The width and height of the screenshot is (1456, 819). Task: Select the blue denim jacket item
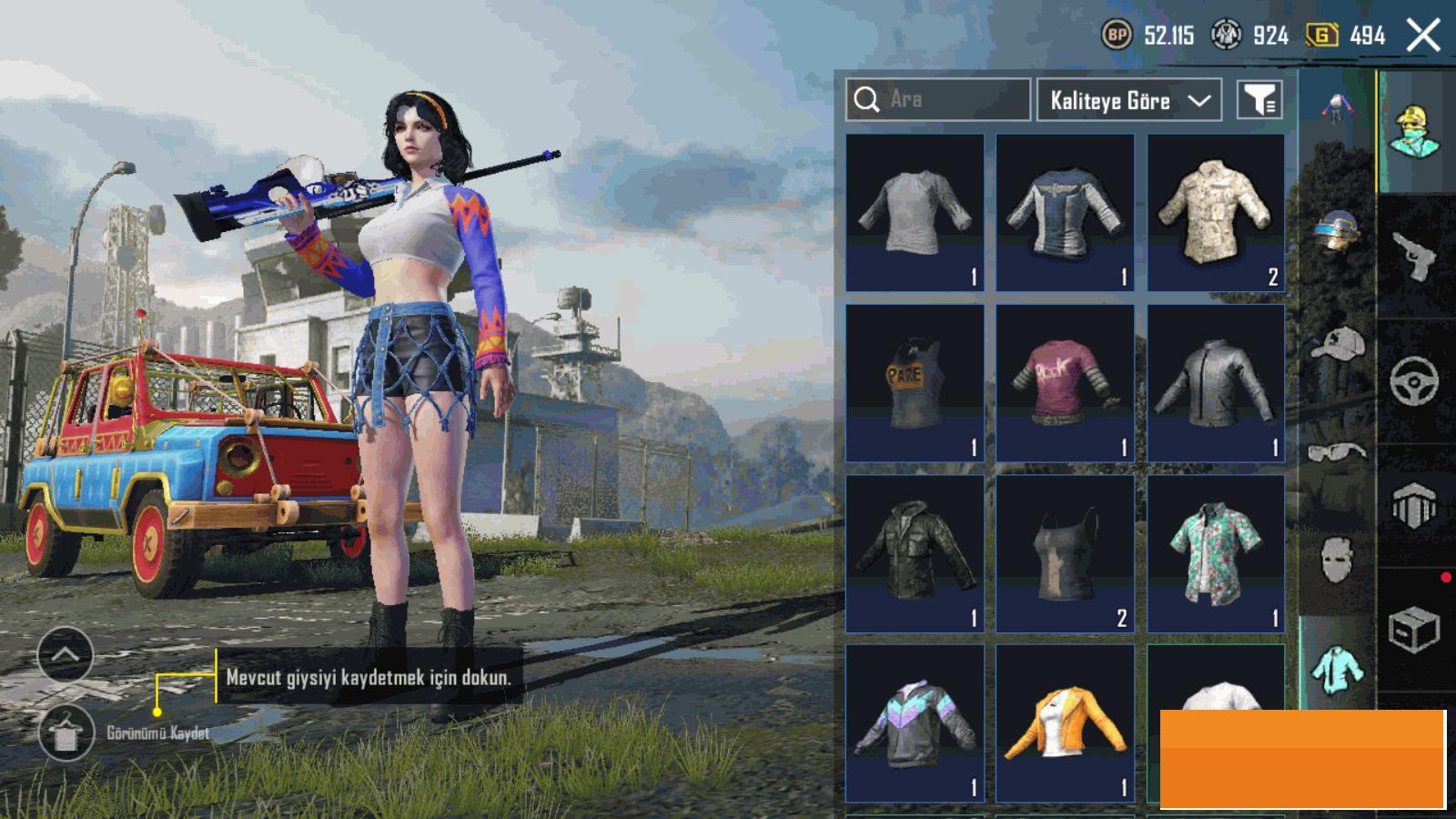point(1065,213)
